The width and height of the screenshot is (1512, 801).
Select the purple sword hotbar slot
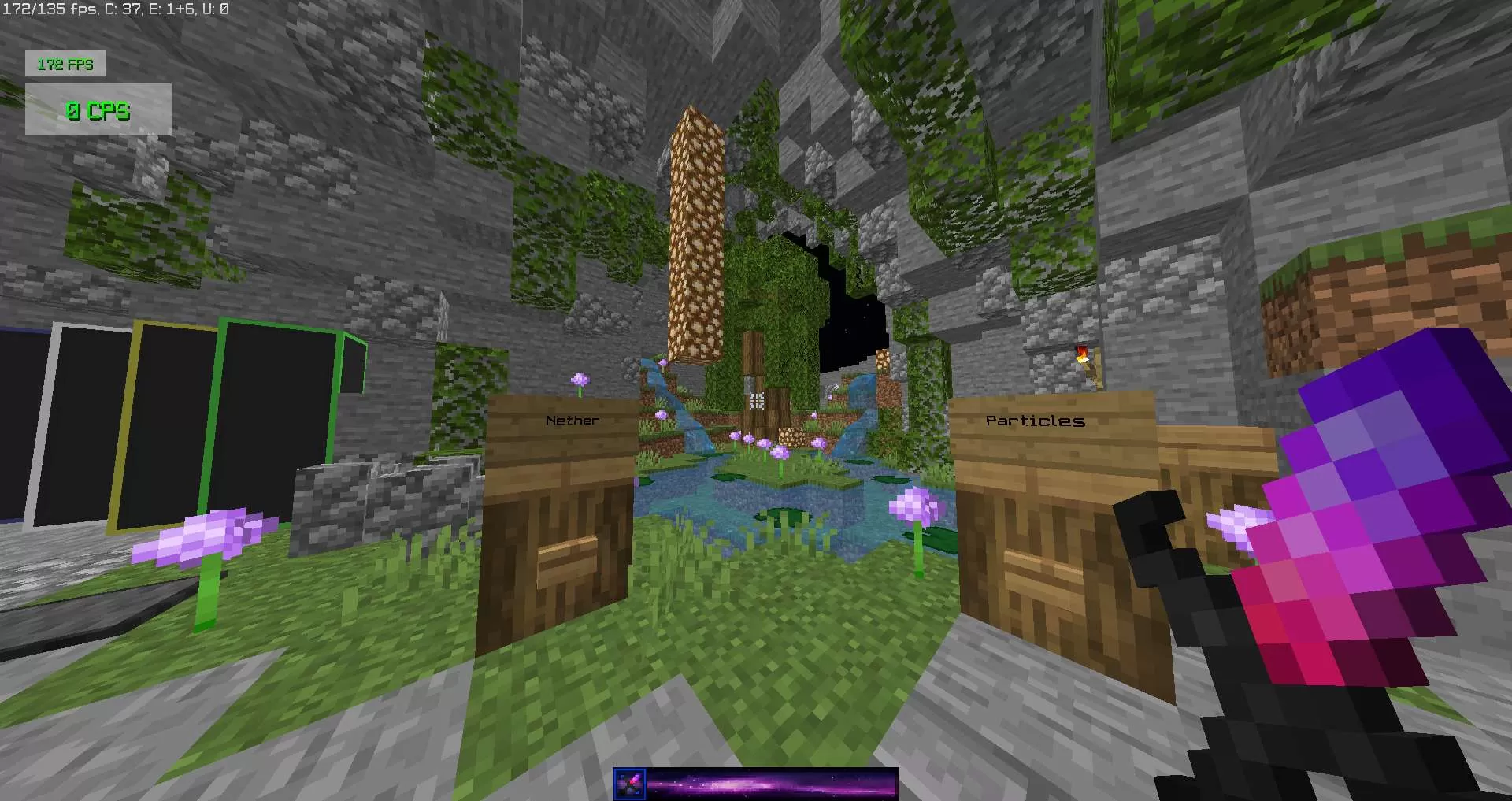pos(629,784)
